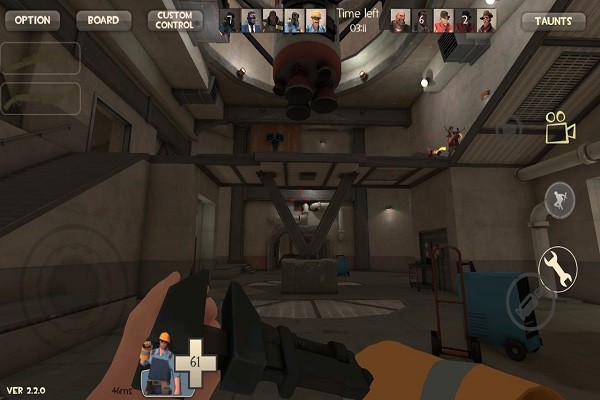Image resolution: width=600 pixels, height=400 pixels.
Task: Open the Option menu
Action: coord(31,20)
